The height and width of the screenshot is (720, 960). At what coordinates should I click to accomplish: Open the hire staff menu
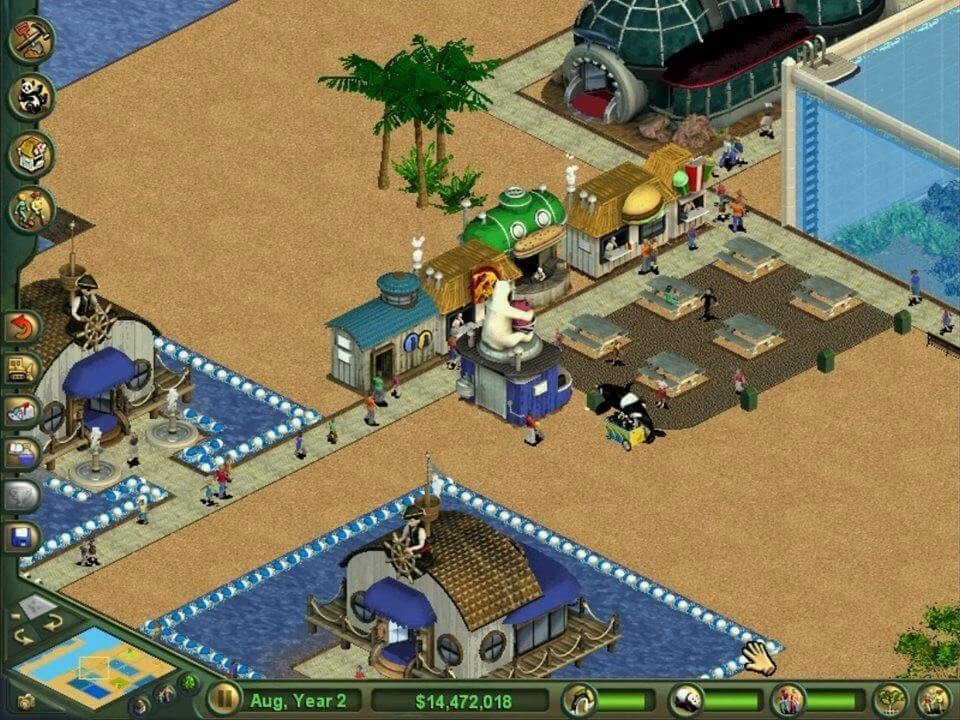(31, 210)
